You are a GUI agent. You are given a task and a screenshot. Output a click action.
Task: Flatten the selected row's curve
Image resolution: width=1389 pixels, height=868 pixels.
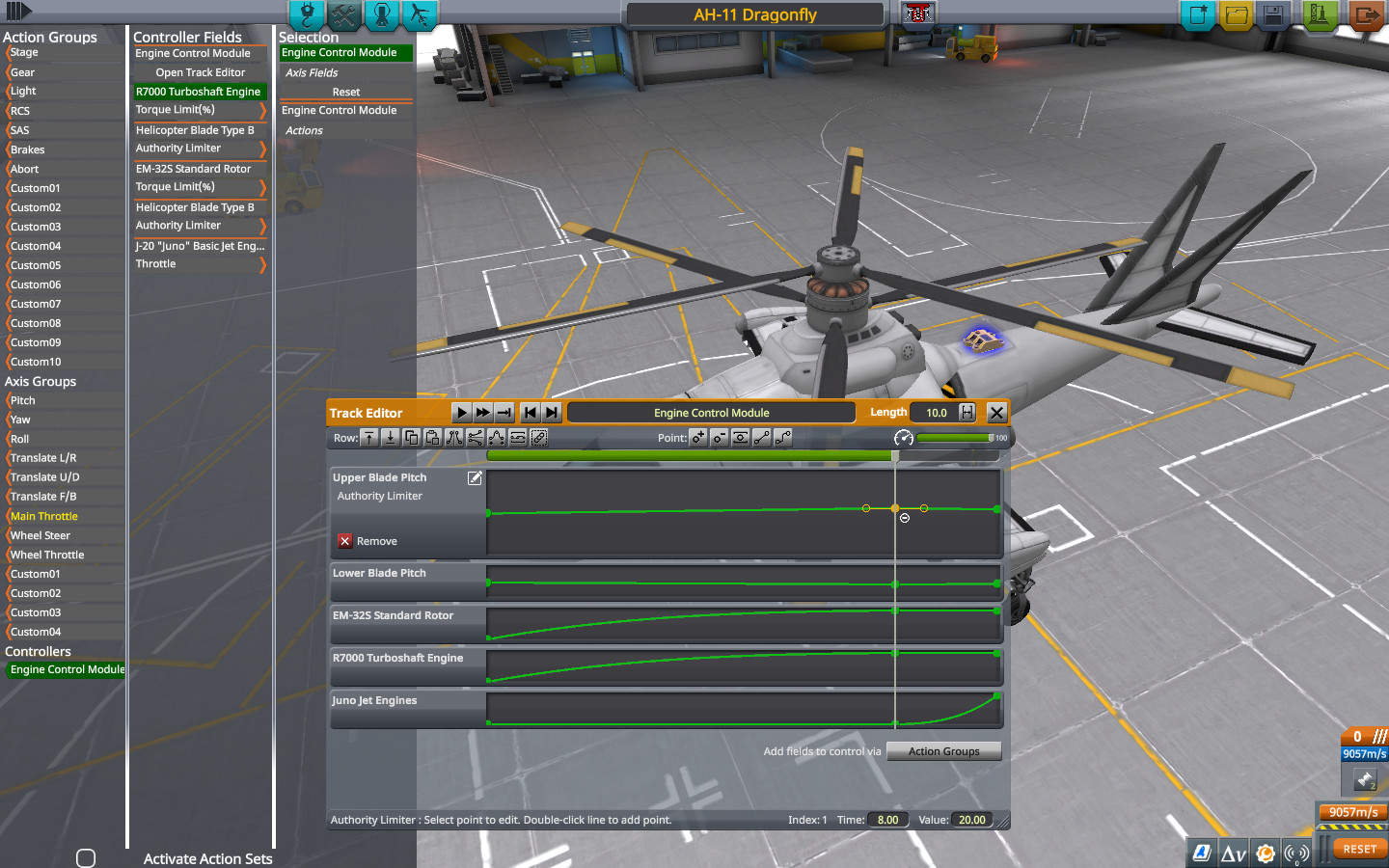(x=518, y=438)
